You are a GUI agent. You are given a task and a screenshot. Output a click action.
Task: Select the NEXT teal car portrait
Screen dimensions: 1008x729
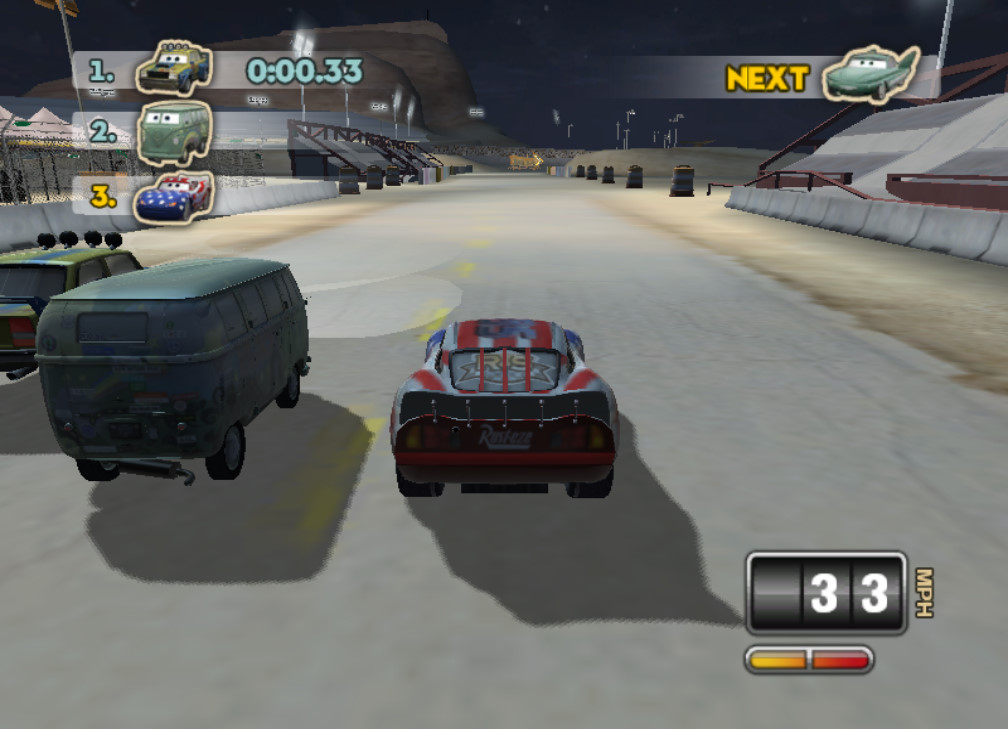870,75
